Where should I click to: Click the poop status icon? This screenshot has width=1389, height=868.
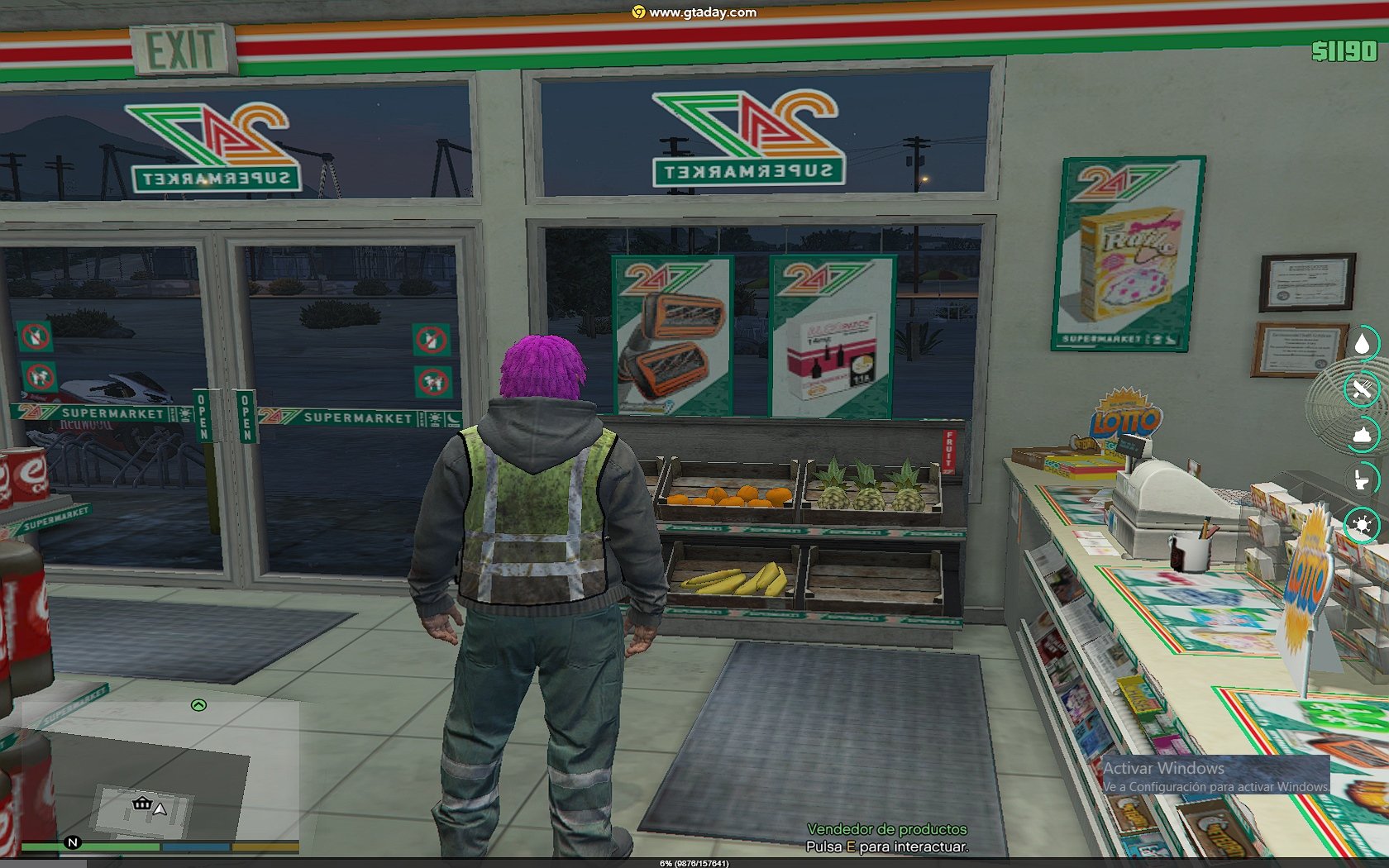[x=1362, y=435]
